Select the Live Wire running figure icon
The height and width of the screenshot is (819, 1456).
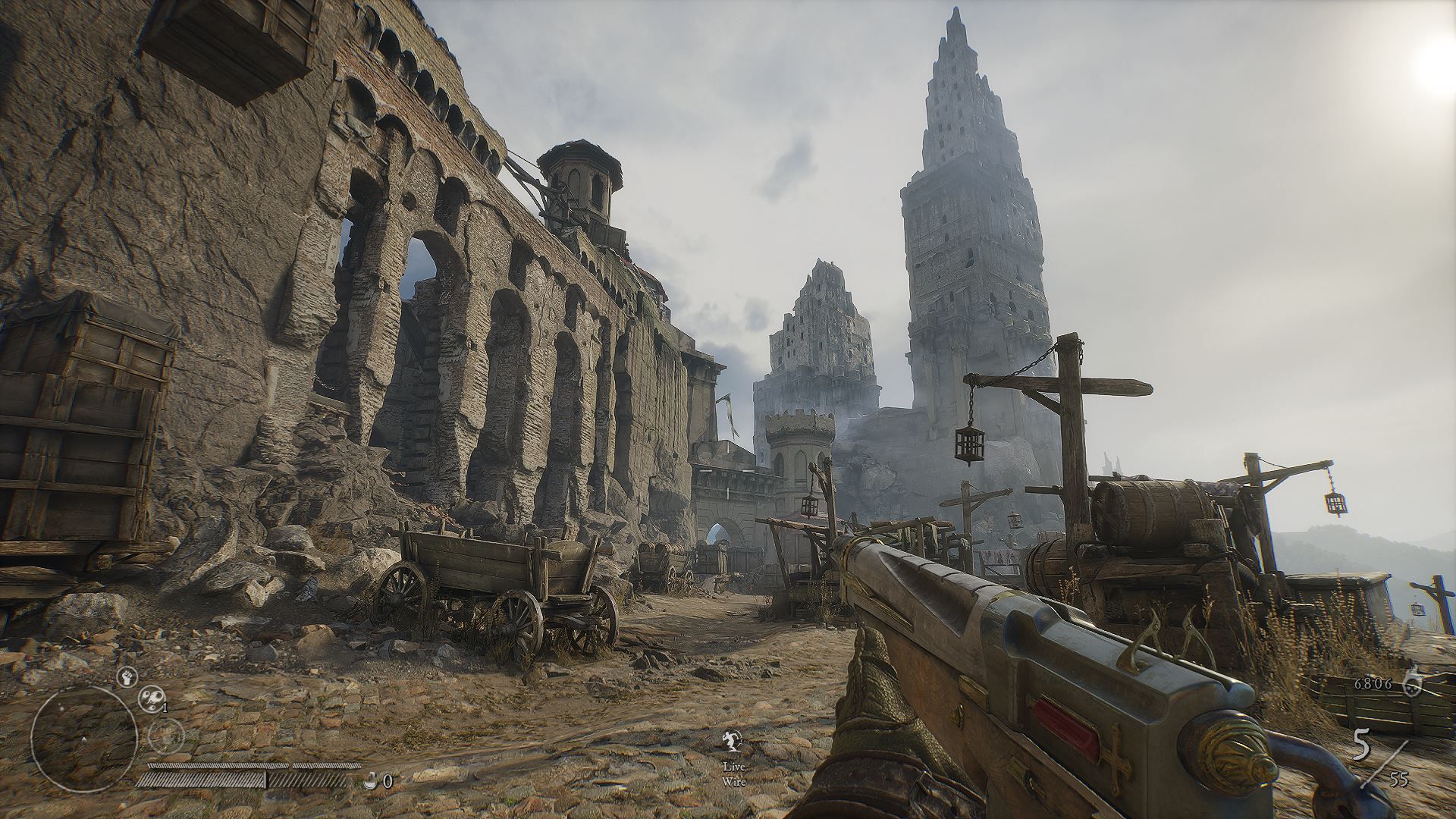[733, 741]
